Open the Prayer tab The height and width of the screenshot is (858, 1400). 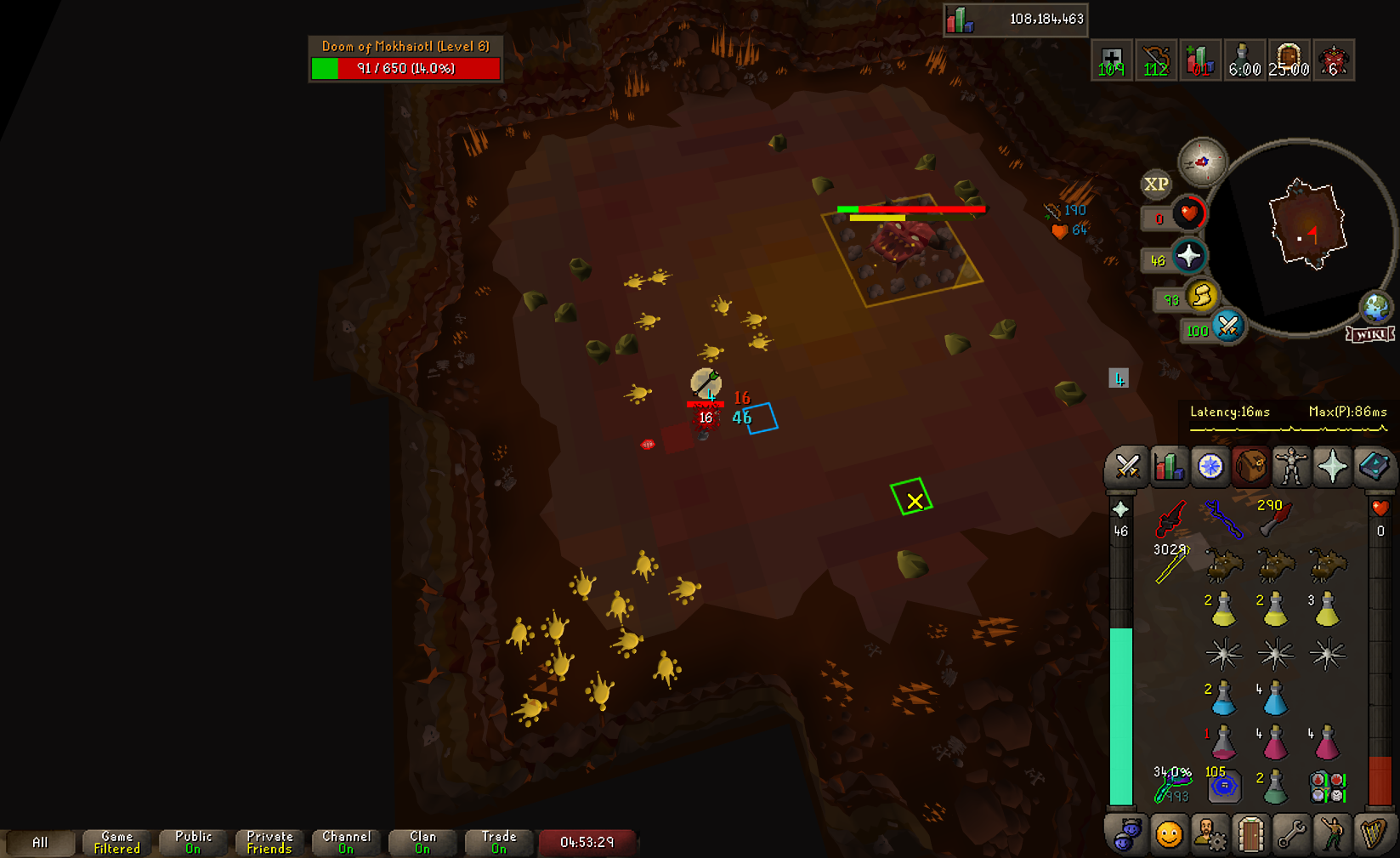(1332, 466)
